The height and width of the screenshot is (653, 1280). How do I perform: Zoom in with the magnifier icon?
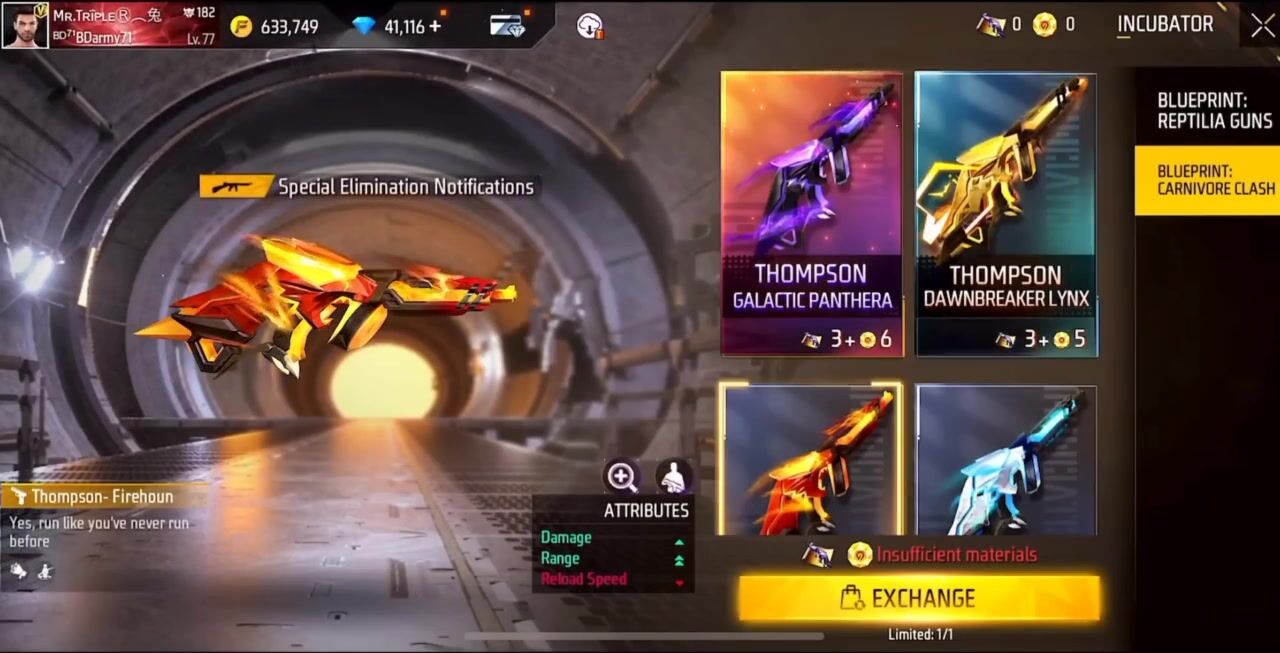tap(622, 477)
